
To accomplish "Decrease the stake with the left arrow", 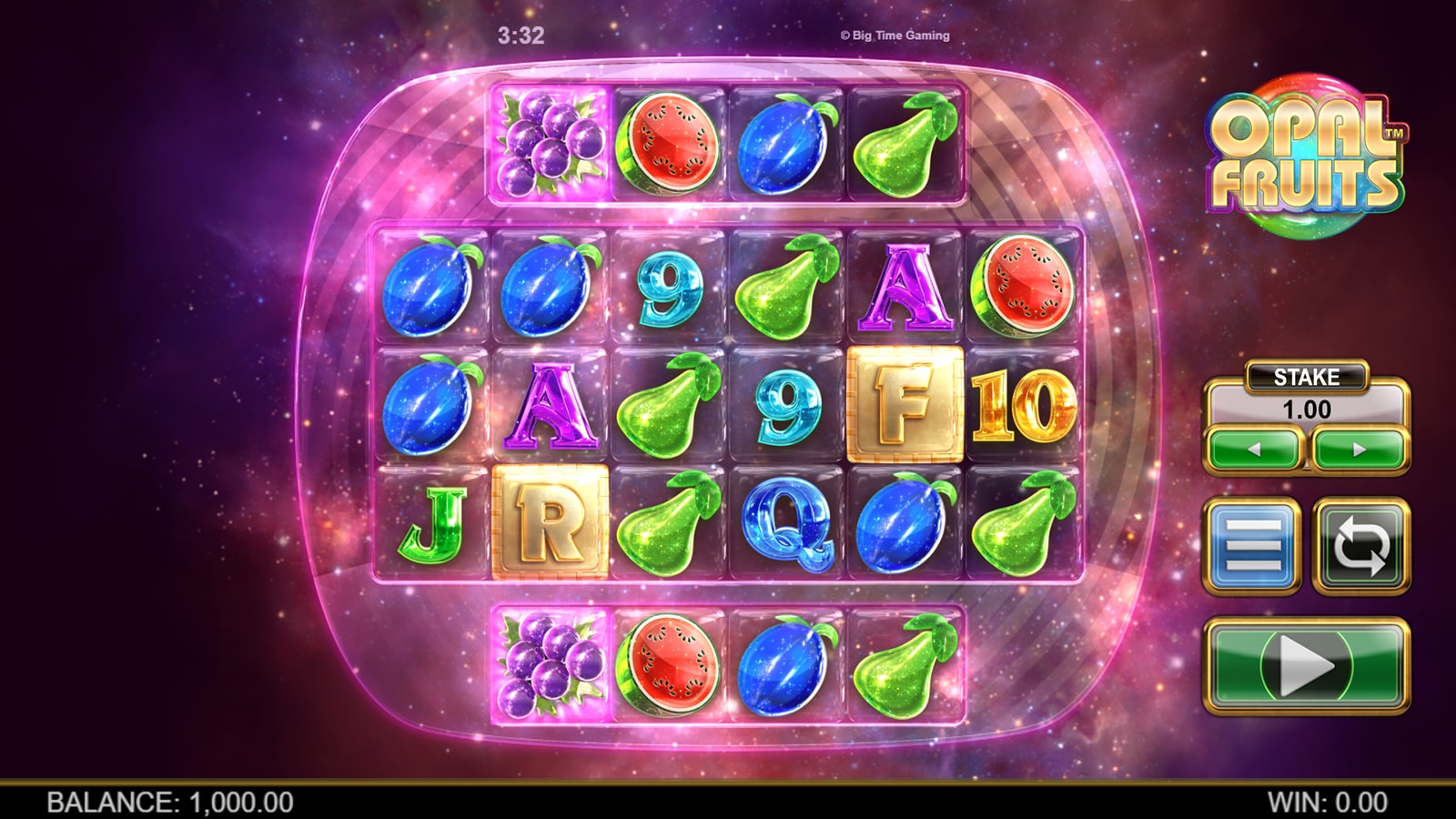I will pos(1254,450).
